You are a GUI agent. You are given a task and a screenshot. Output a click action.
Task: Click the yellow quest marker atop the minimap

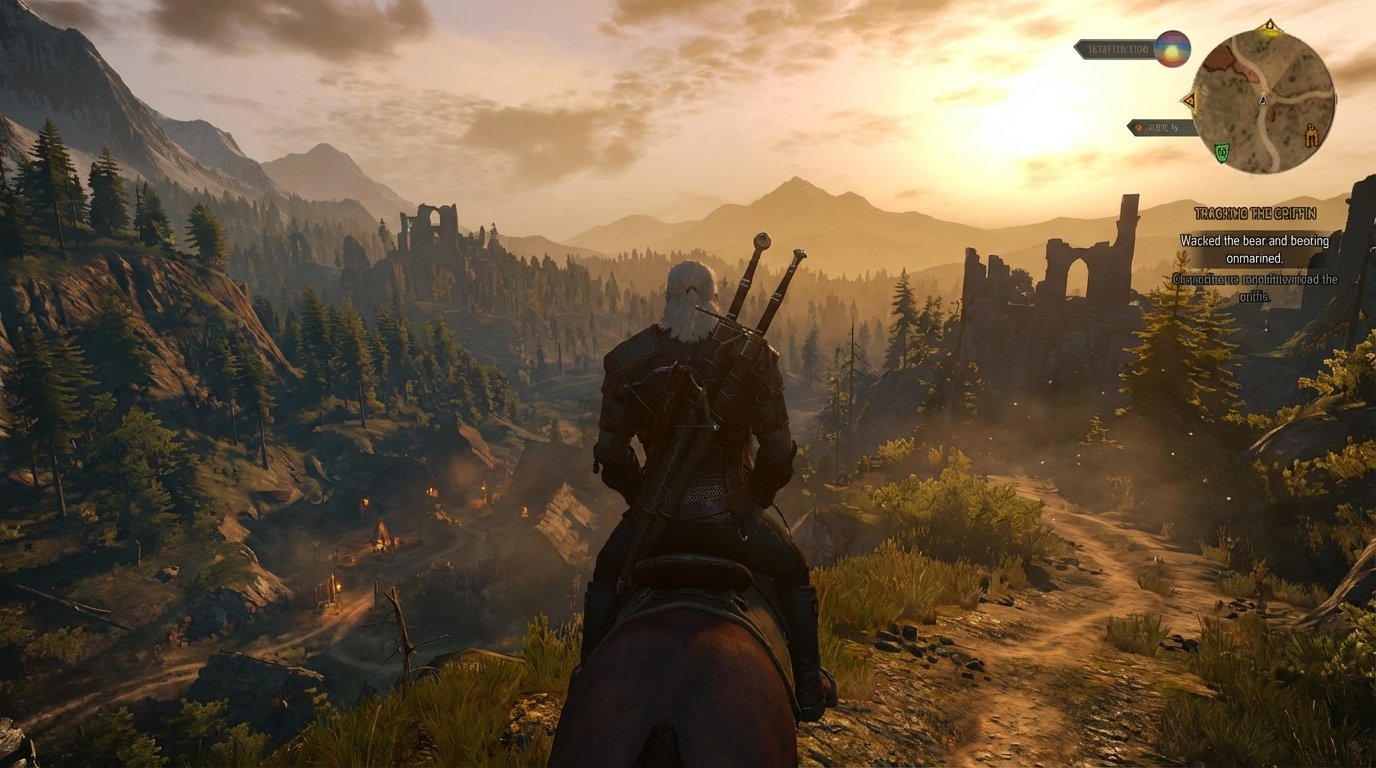pos(1270,25)
